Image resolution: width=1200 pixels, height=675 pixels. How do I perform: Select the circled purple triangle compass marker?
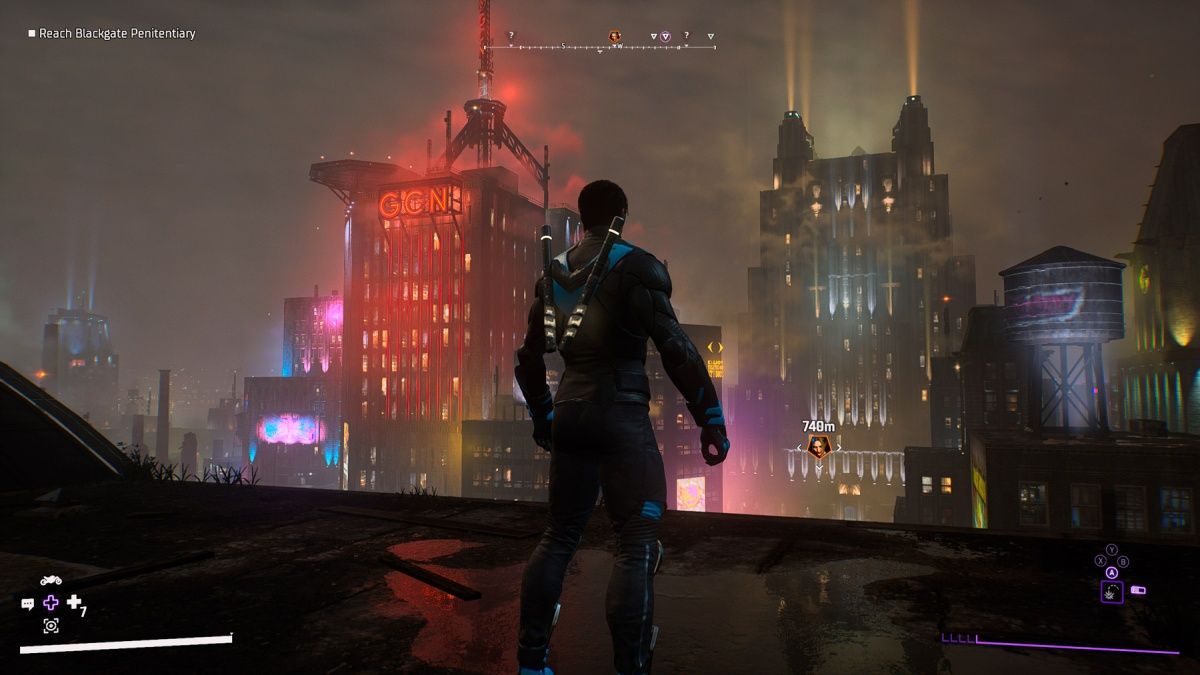click(x=665, y=37)
